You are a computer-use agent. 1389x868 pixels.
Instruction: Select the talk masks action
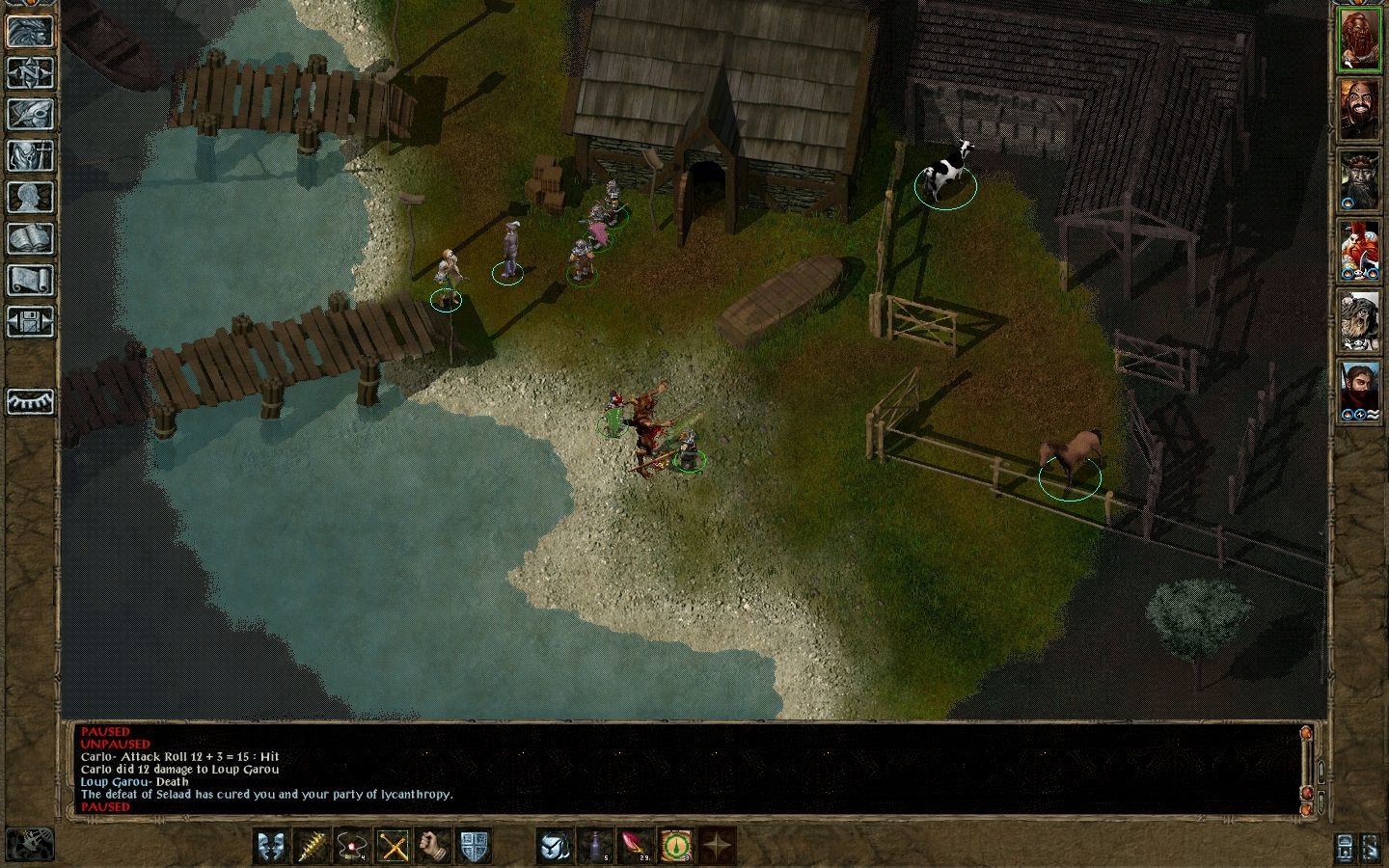[272, 846]
